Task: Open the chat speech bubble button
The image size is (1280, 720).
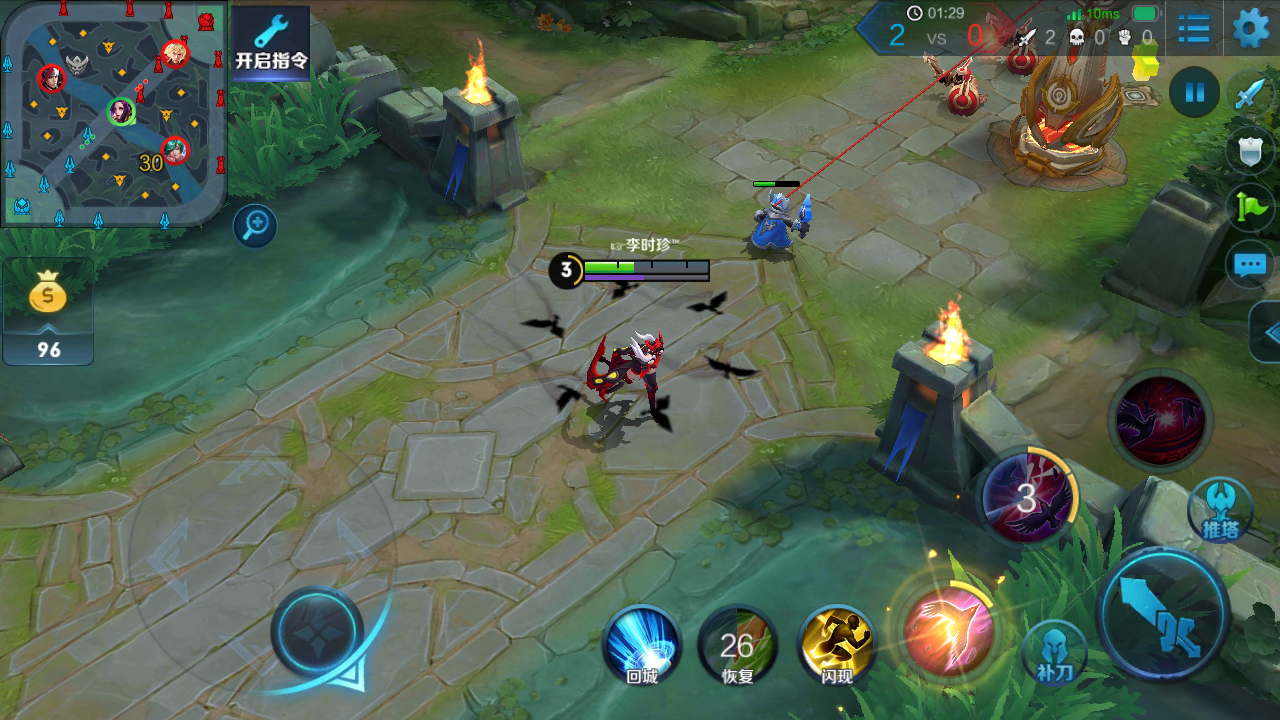Action: tap(1250, 265)
